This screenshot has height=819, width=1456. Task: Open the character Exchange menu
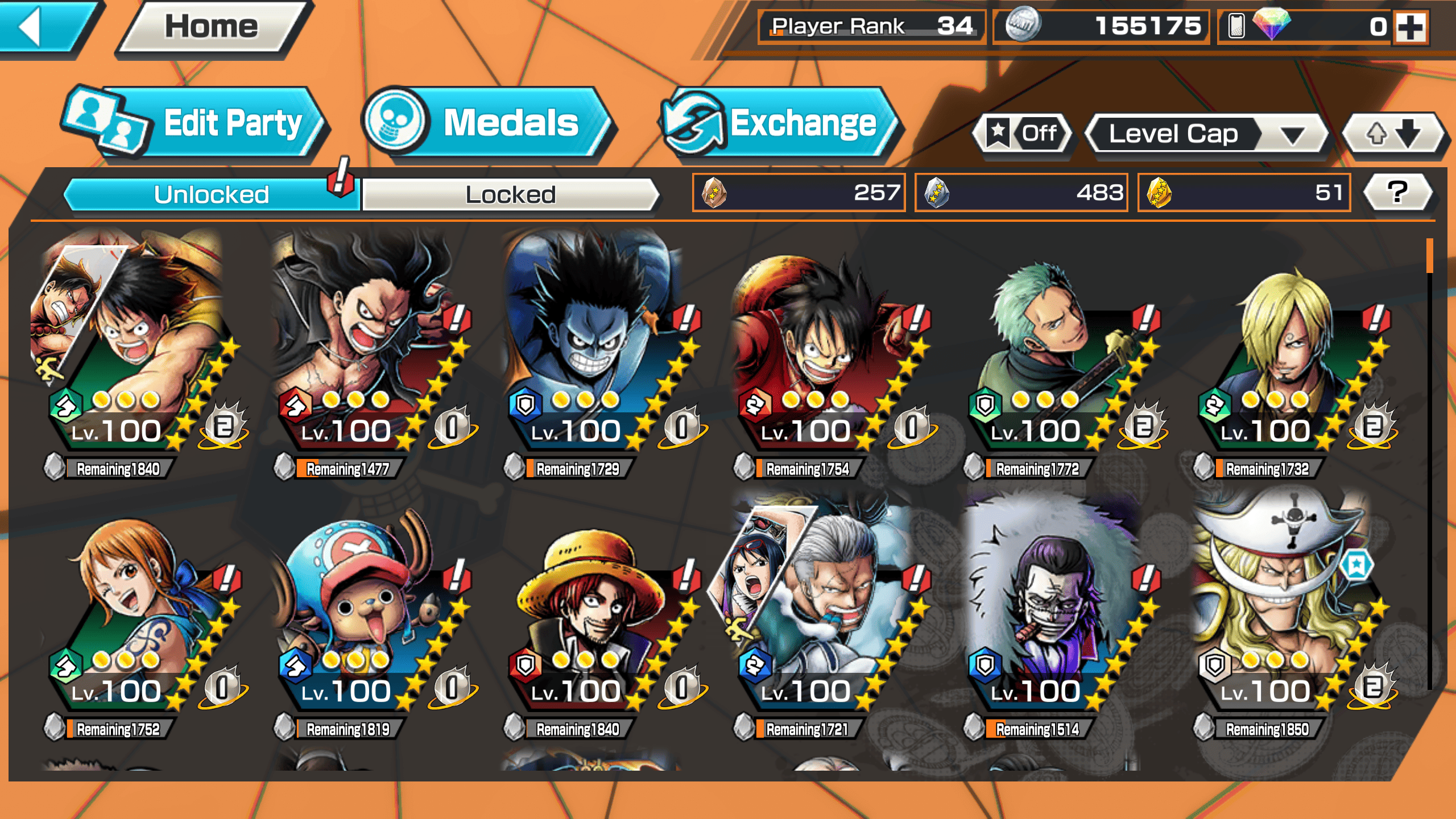pyautogui.click(x=779, y=122)
